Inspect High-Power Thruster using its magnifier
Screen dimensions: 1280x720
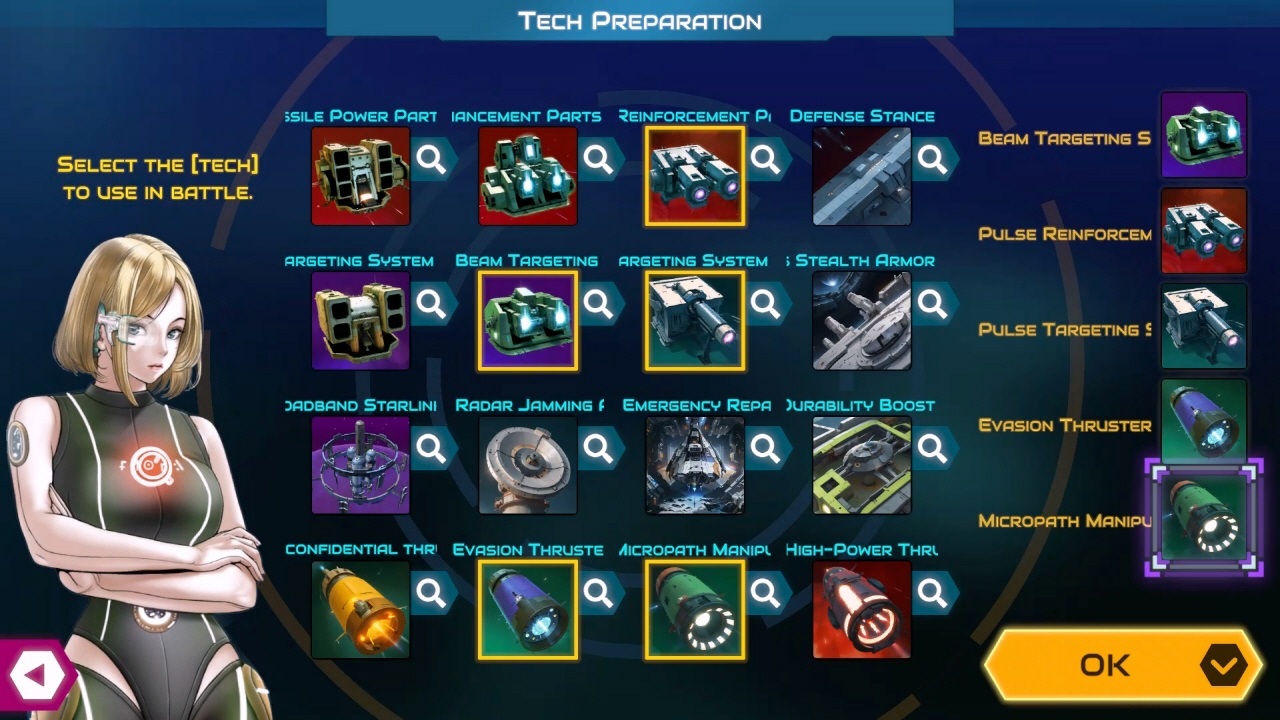(934, 593)
